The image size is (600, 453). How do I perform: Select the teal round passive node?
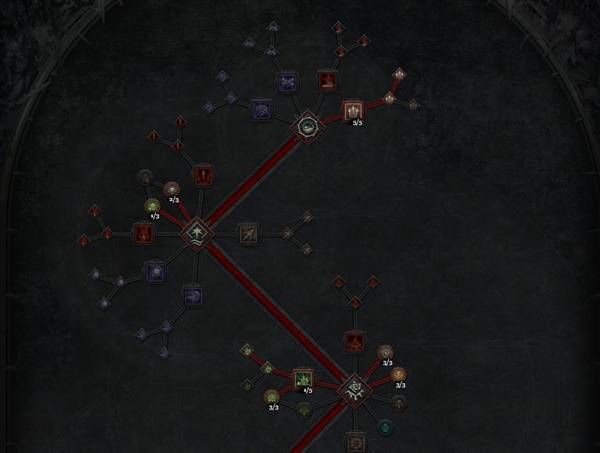pyautogui.click(x=386, y=427)
